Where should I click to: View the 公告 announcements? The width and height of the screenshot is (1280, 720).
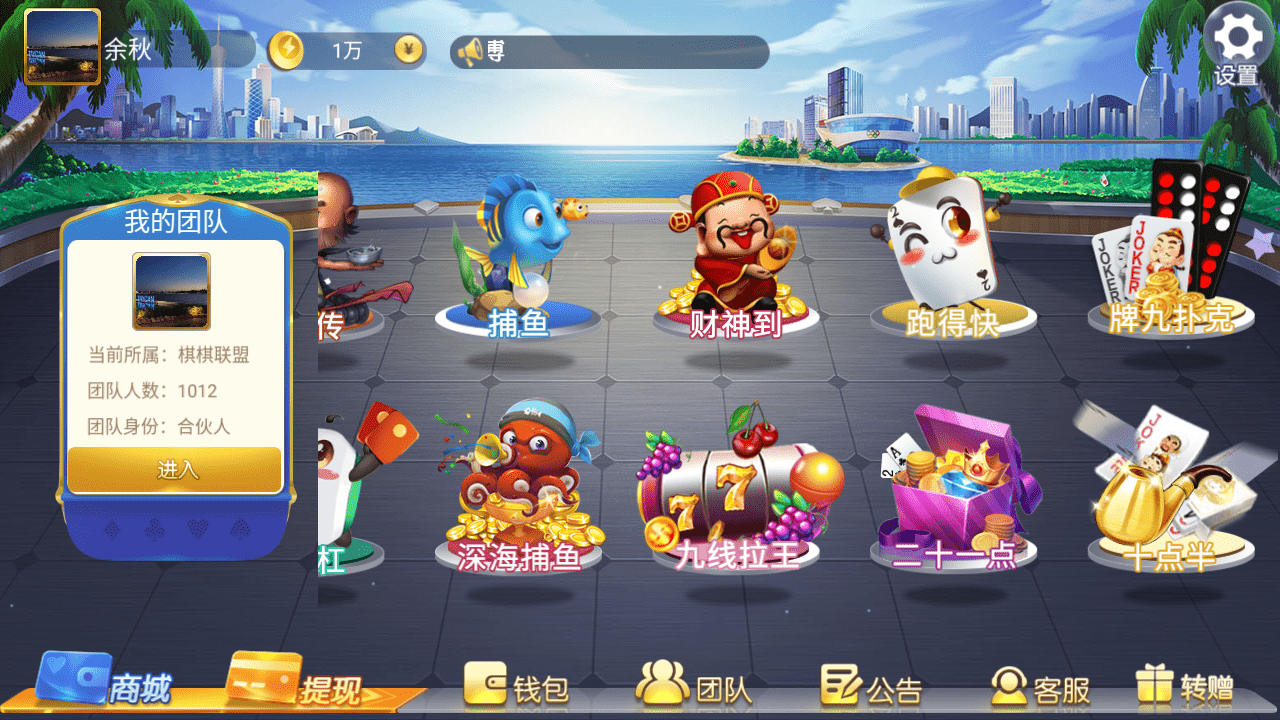click(x=872, y=688)
